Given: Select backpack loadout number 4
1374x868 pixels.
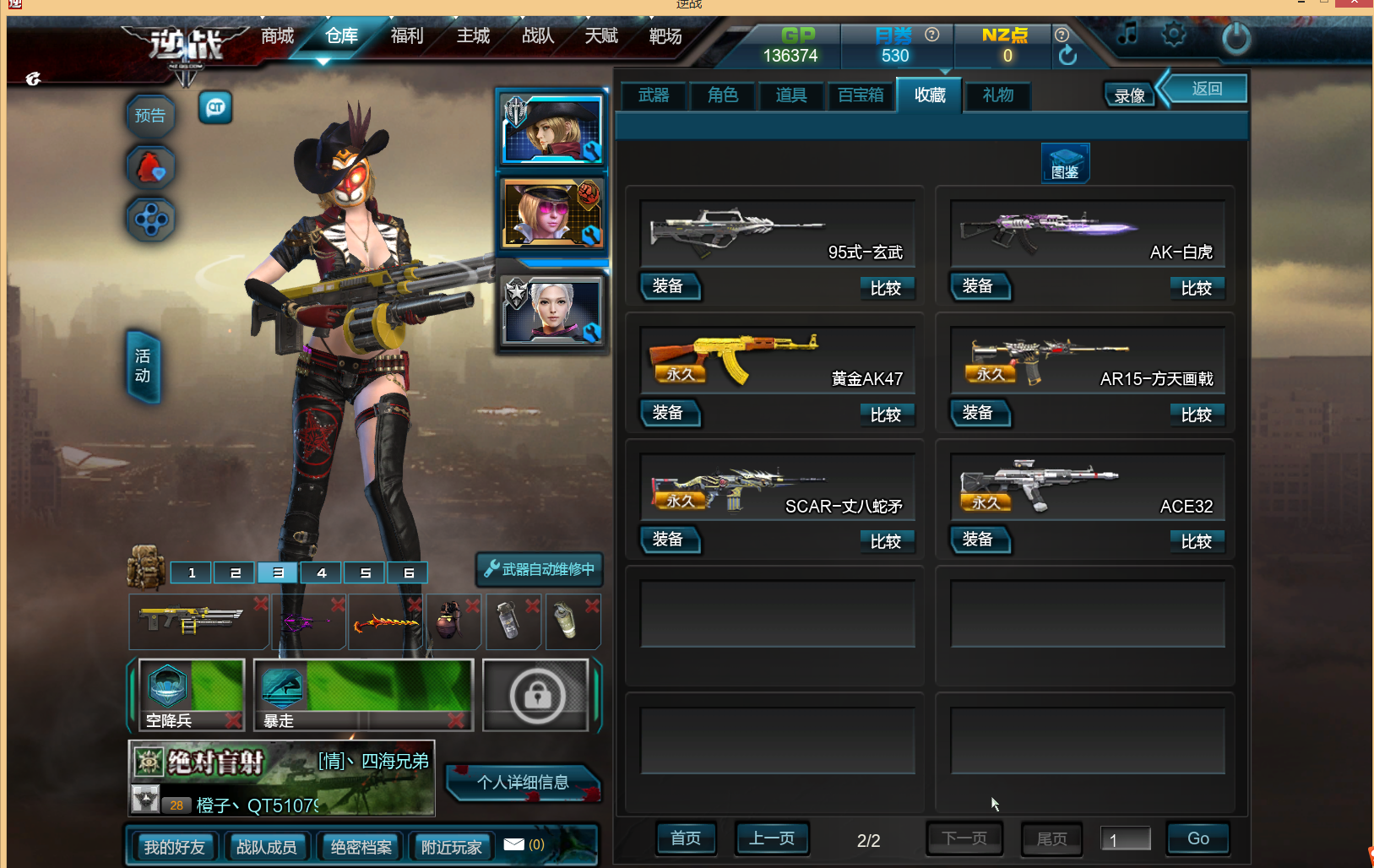Looking at the screenshot, I should (x=322, y=572).
